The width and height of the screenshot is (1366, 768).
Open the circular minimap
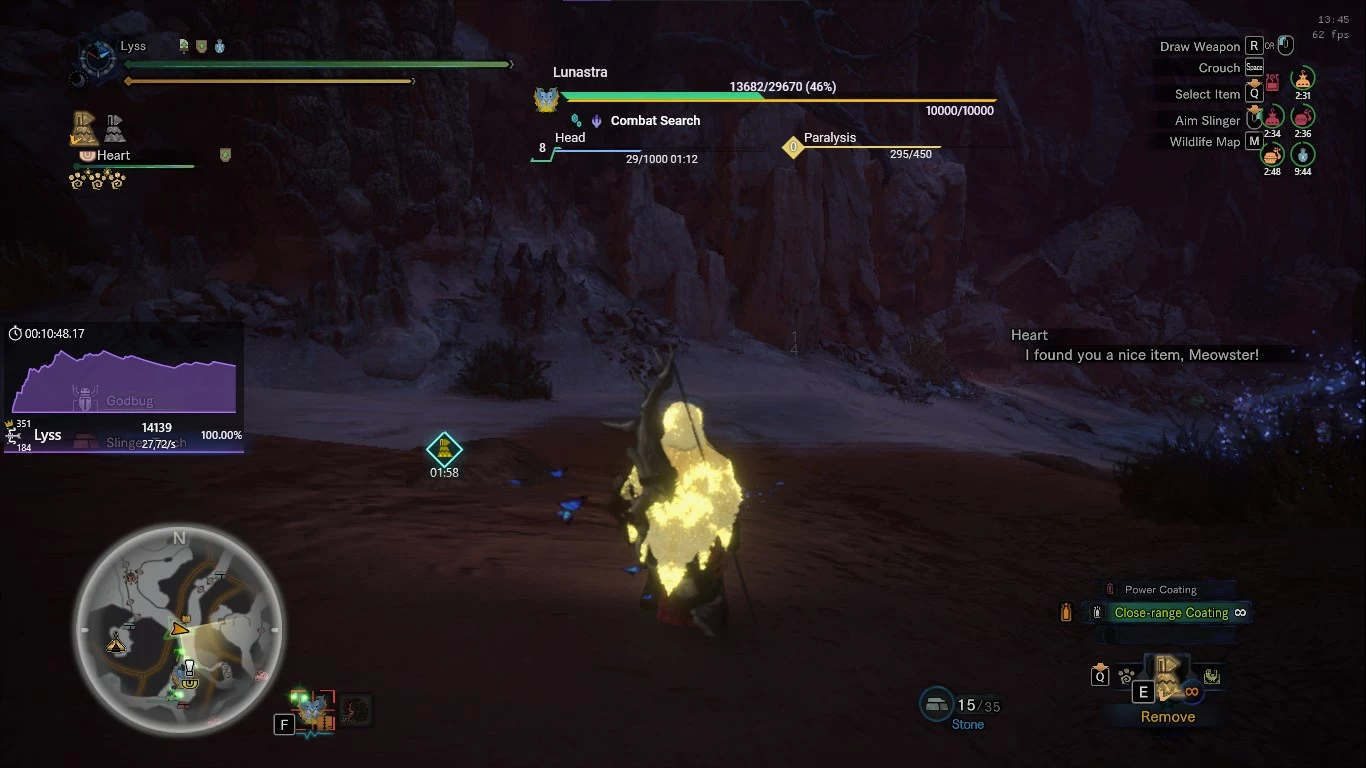point(180,630)
